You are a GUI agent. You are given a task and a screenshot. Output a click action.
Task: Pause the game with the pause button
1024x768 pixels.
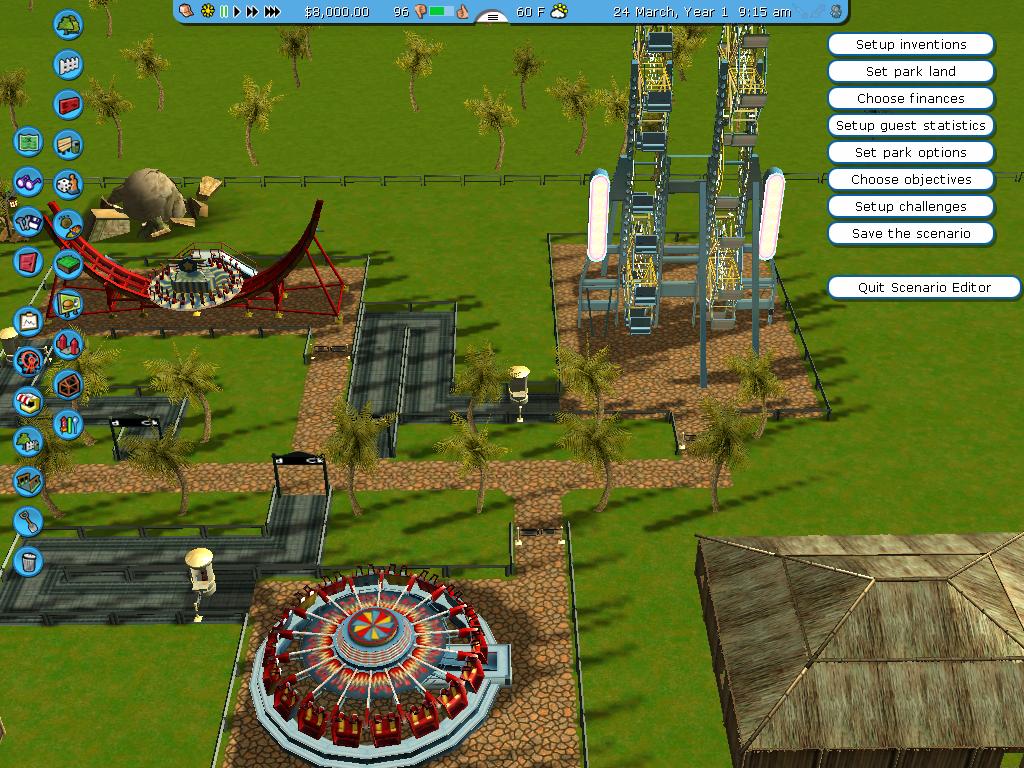pyautogui.click(x=224, y=12)
